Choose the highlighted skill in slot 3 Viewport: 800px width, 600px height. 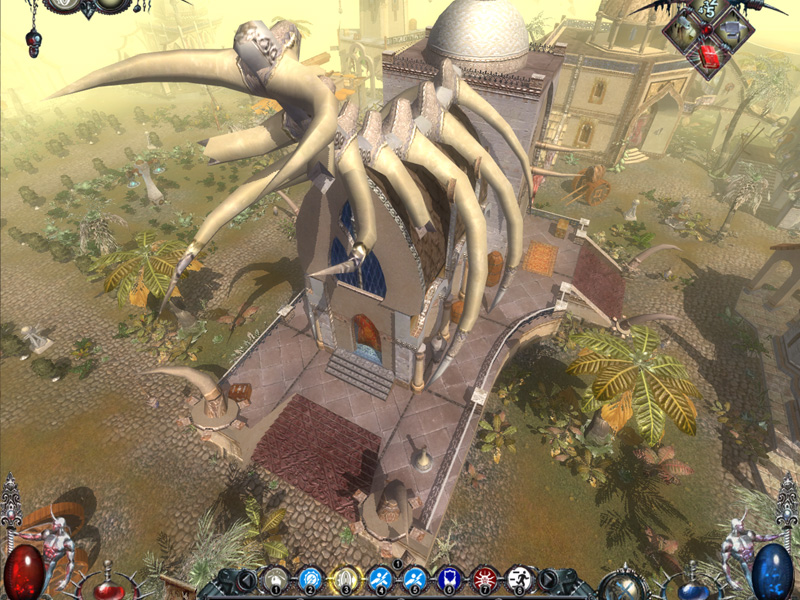[x=345, y=579]
